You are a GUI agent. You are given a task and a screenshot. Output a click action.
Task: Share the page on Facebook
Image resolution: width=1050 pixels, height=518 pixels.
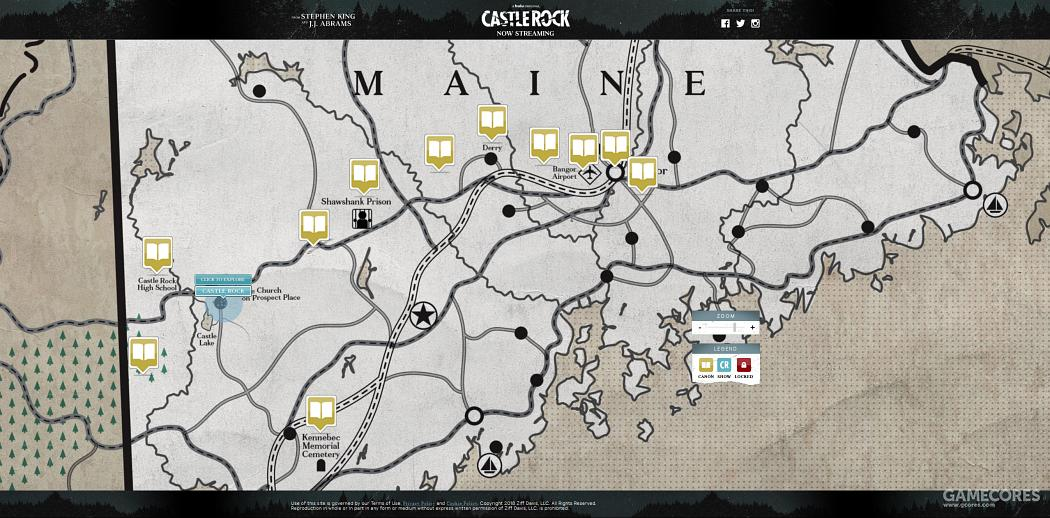[726, 23]
